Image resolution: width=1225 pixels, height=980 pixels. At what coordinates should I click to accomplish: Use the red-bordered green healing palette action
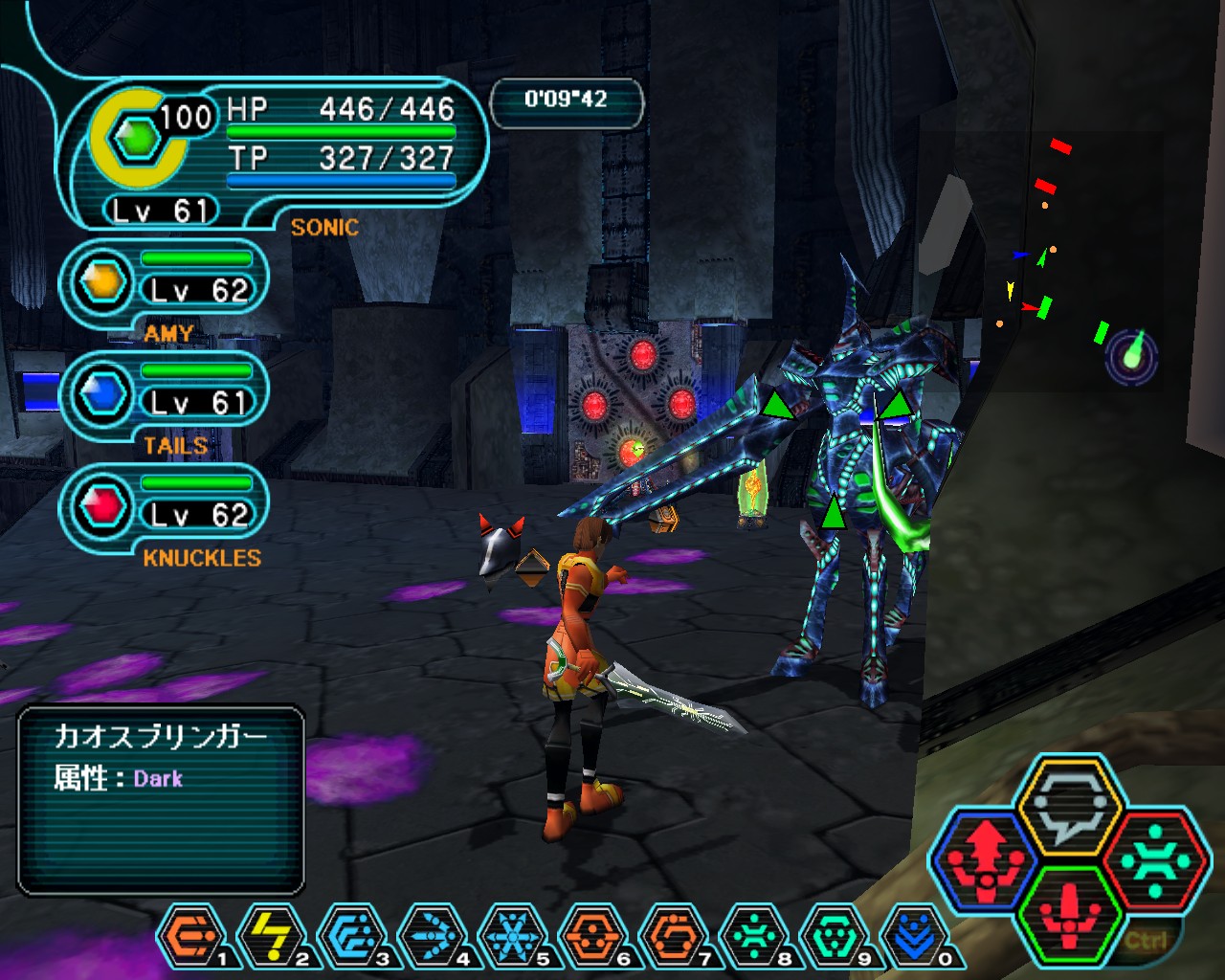click(x=1155, y=858)
